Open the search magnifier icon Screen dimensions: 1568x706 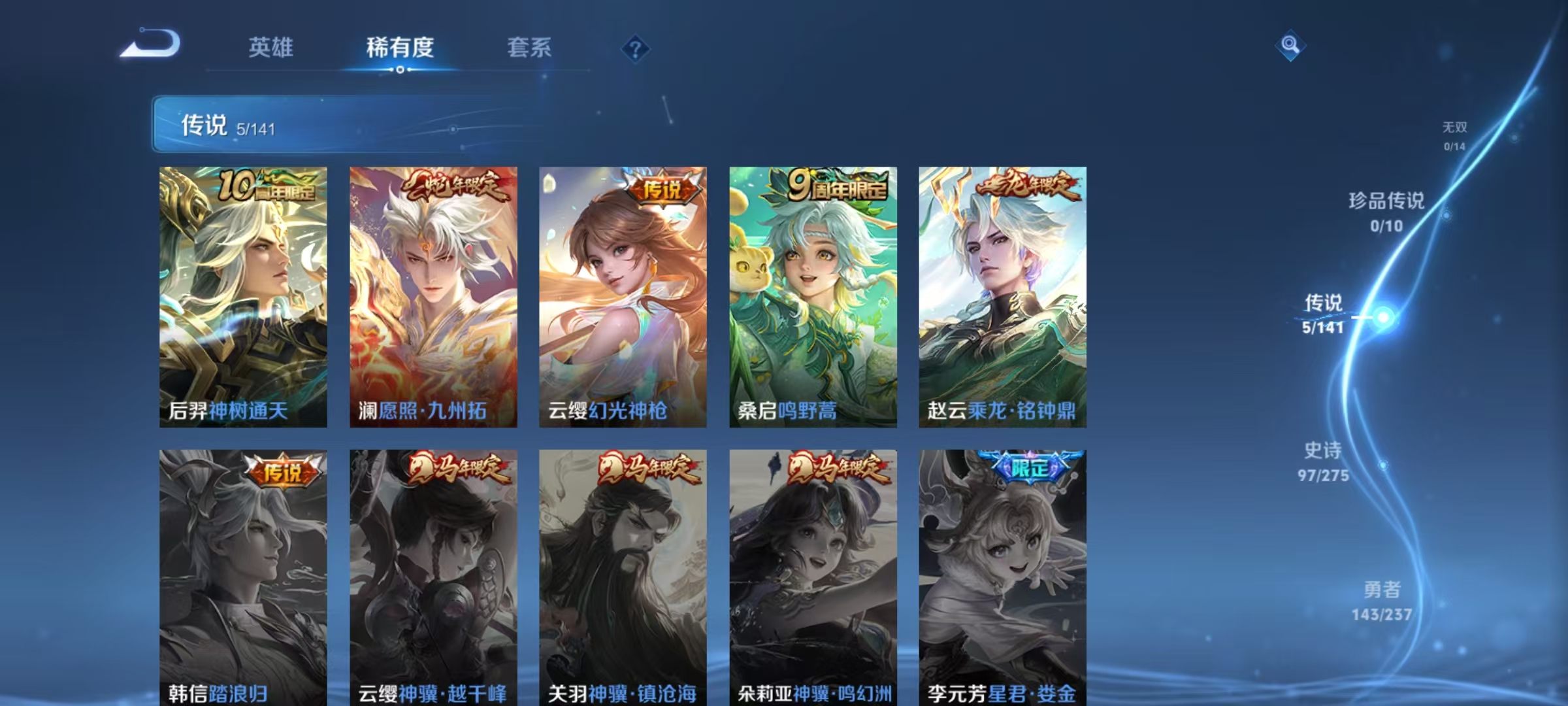click(x=1289, y=44)
